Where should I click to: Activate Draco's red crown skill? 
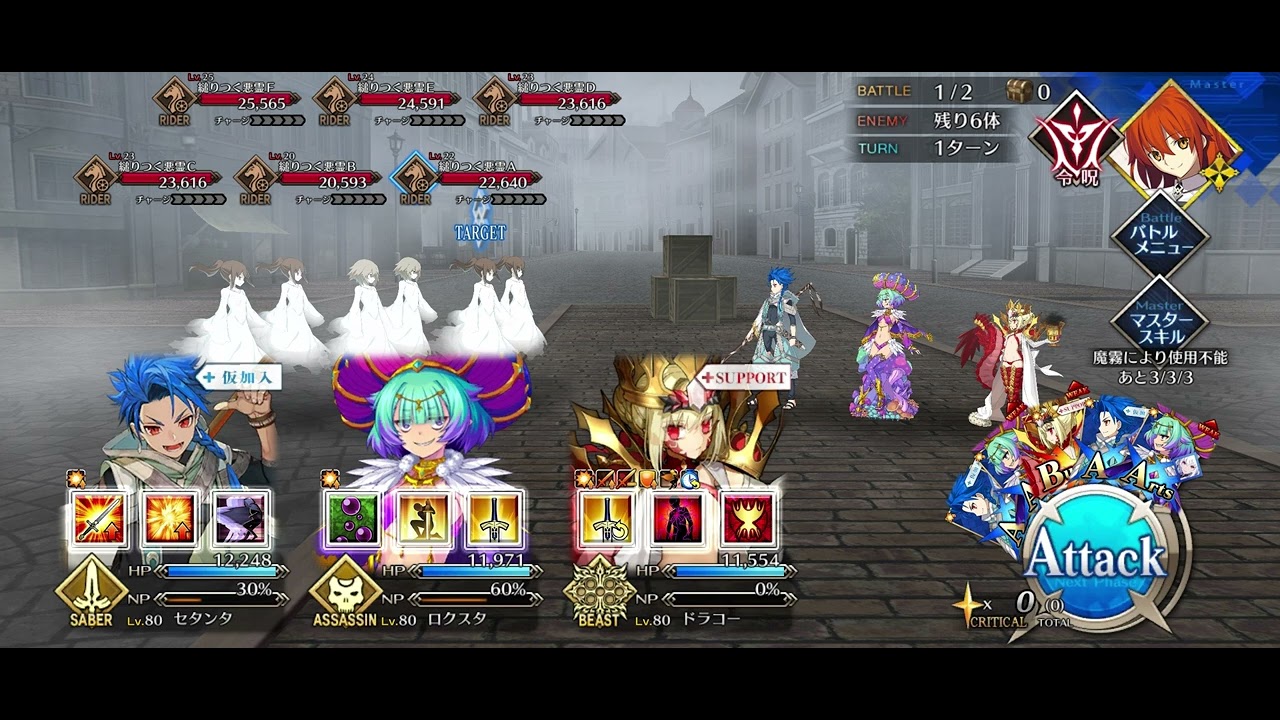(749, 519)
